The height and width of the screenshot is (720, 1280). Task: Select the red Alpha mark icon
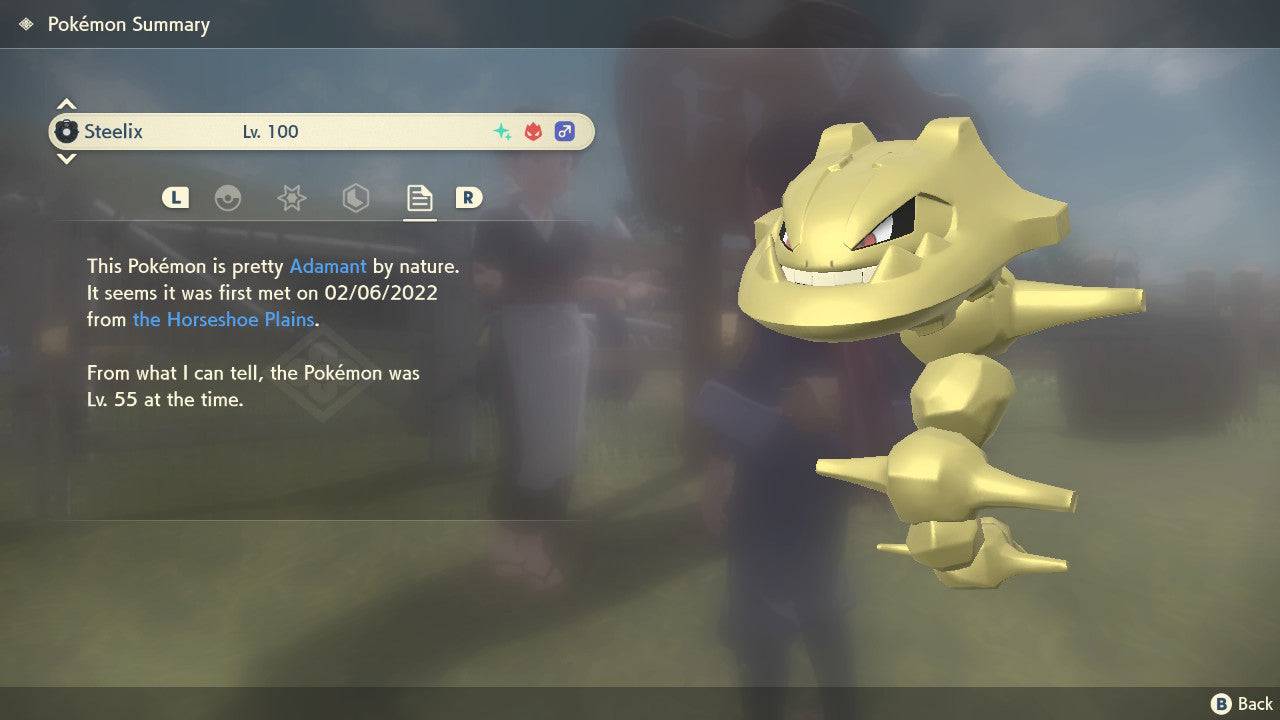tap(532, 131)
